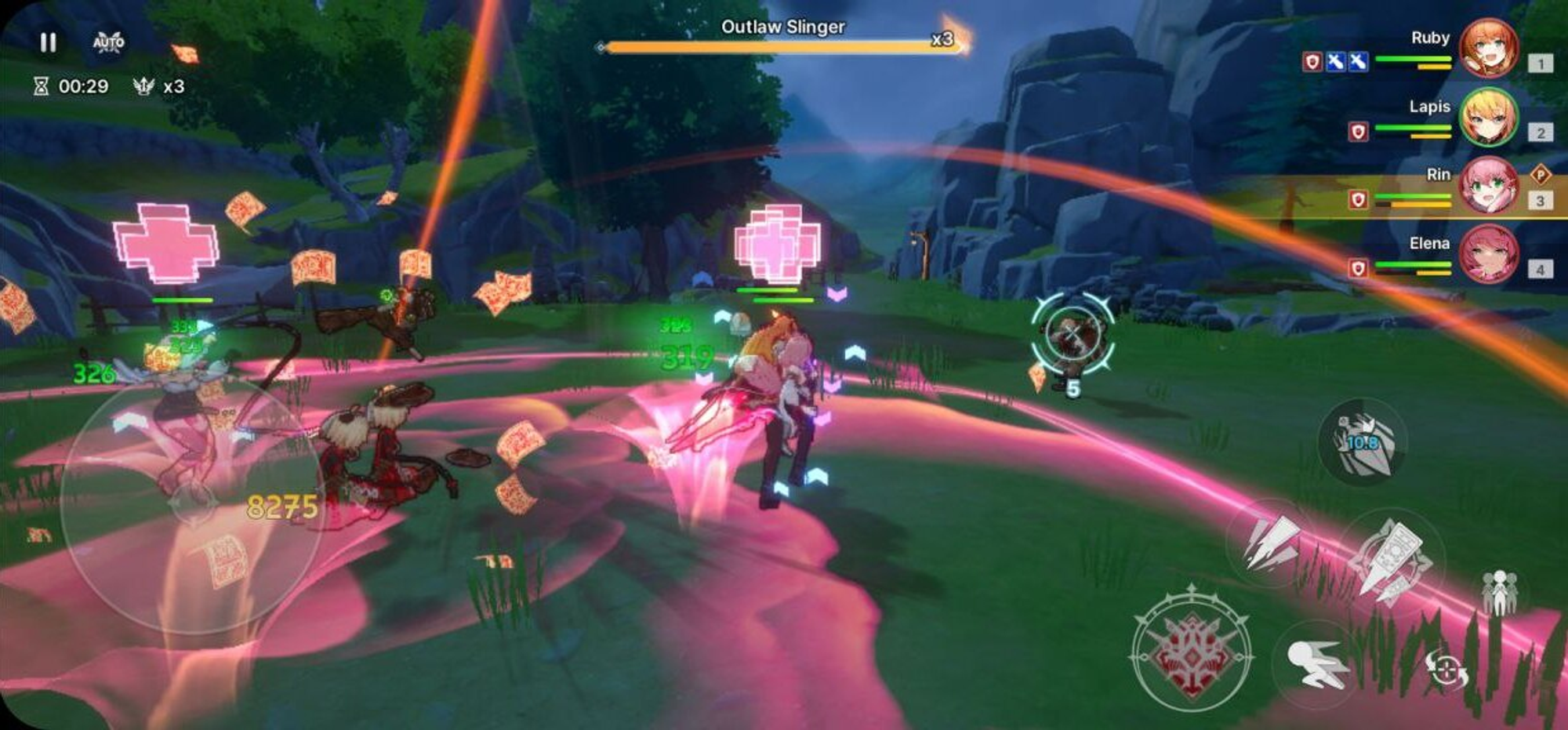Pause the battle
Screen dimensions: 1568x730
tap(48, 42)
